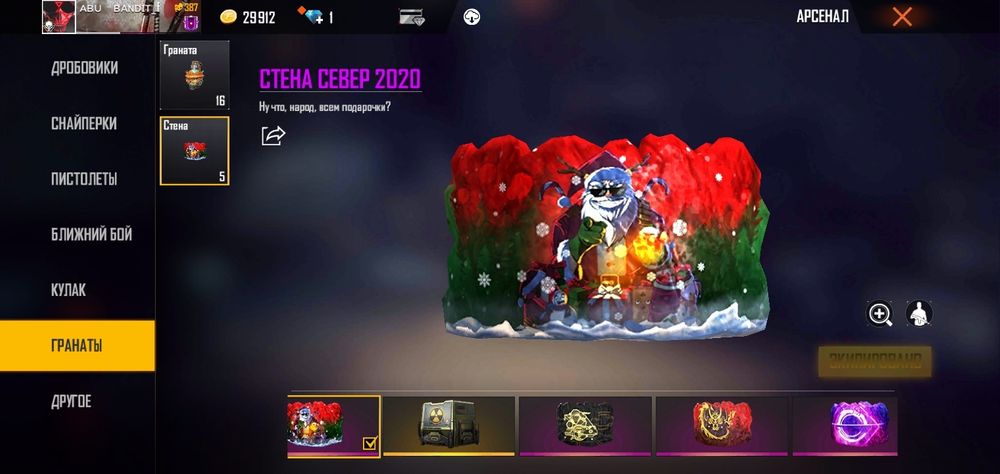Zoom in with the magnifier icon
The width and height of the screenshot is (1000, 474).
(x=880, y=314)
